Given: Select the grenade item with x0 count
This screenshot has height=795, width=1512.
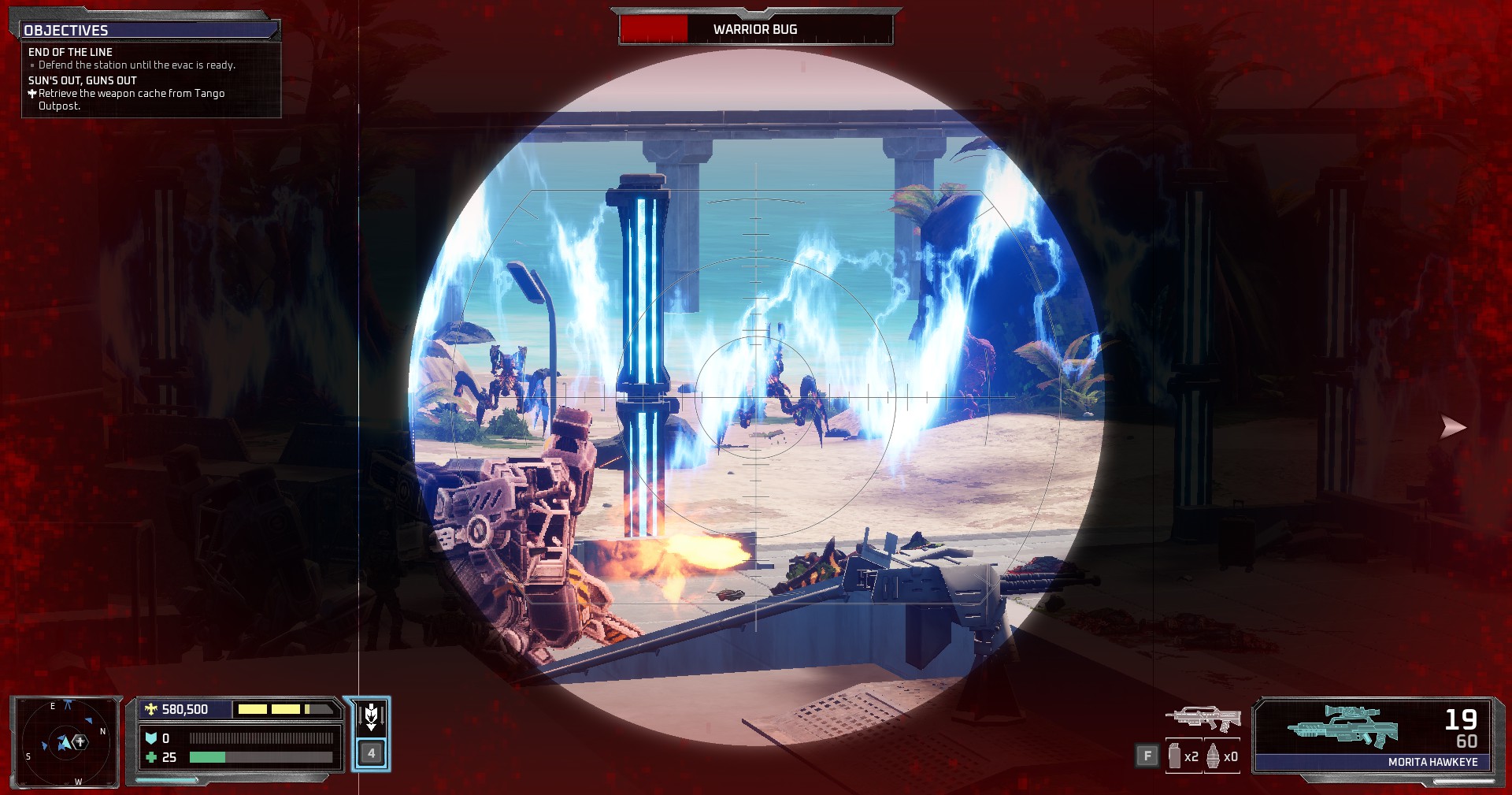Looking at the screenshot, I should (1221, 756).
